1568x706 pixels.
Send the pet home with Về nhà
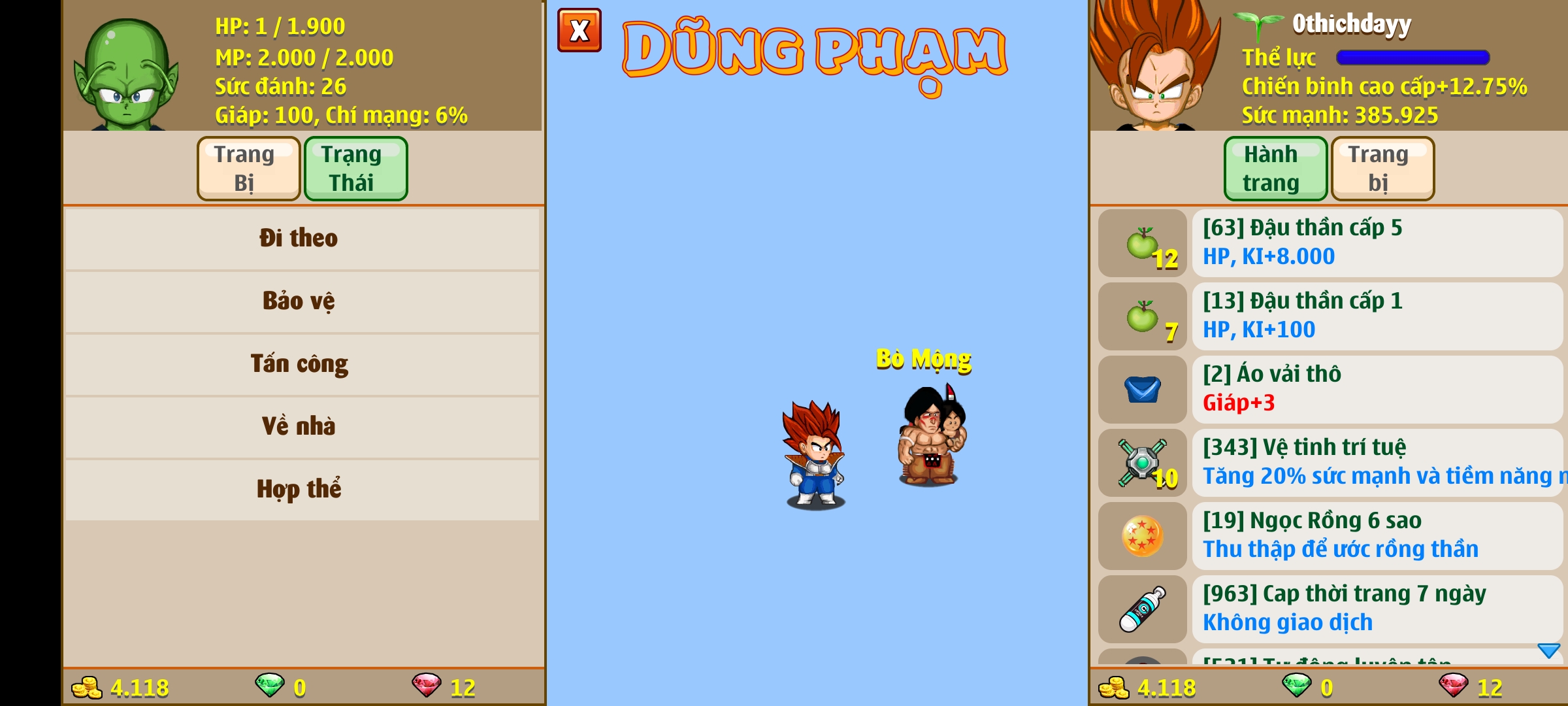302,427
